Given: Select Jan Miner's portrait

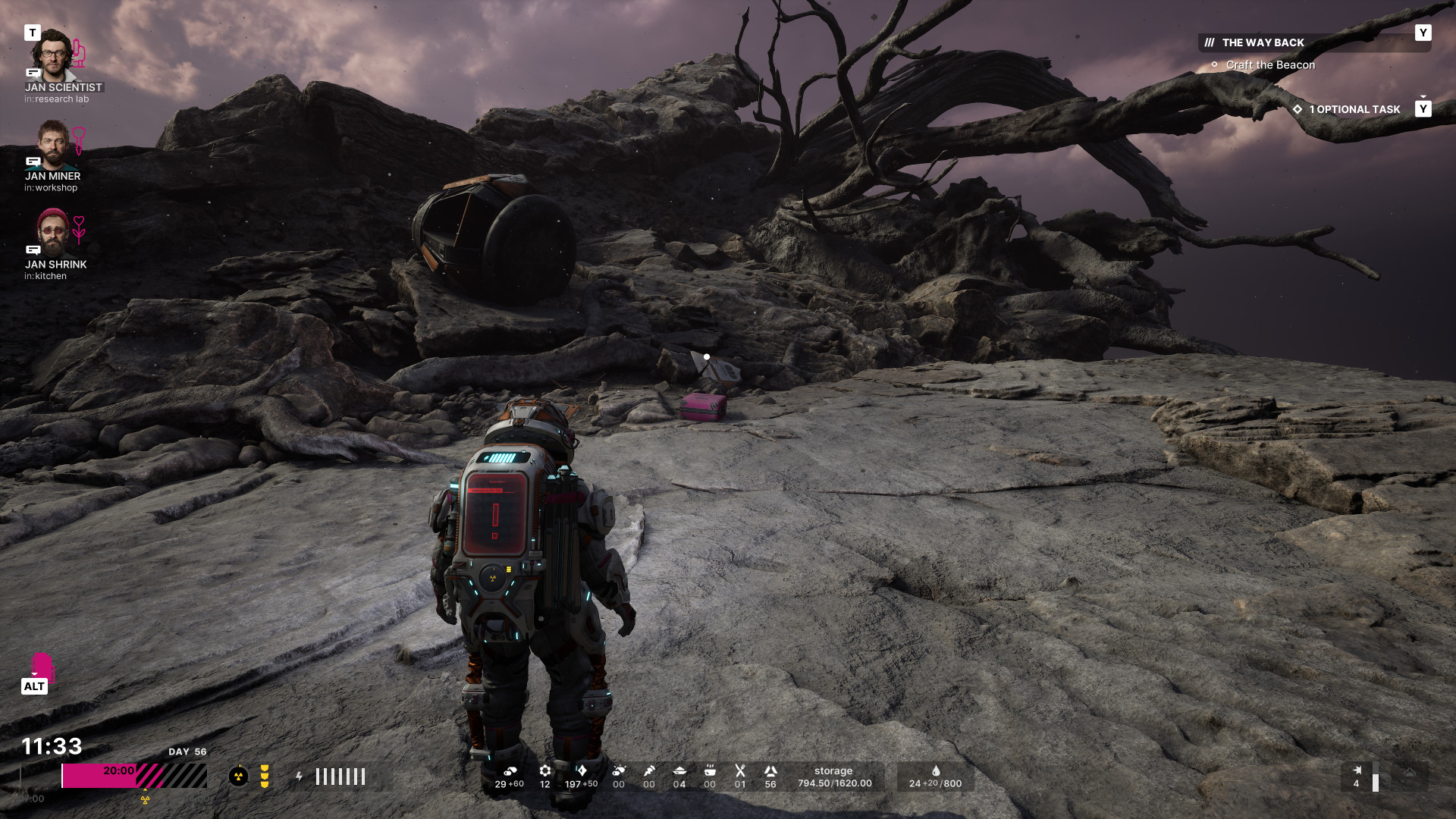Looking at the screenshot, I should click(52, 144).
